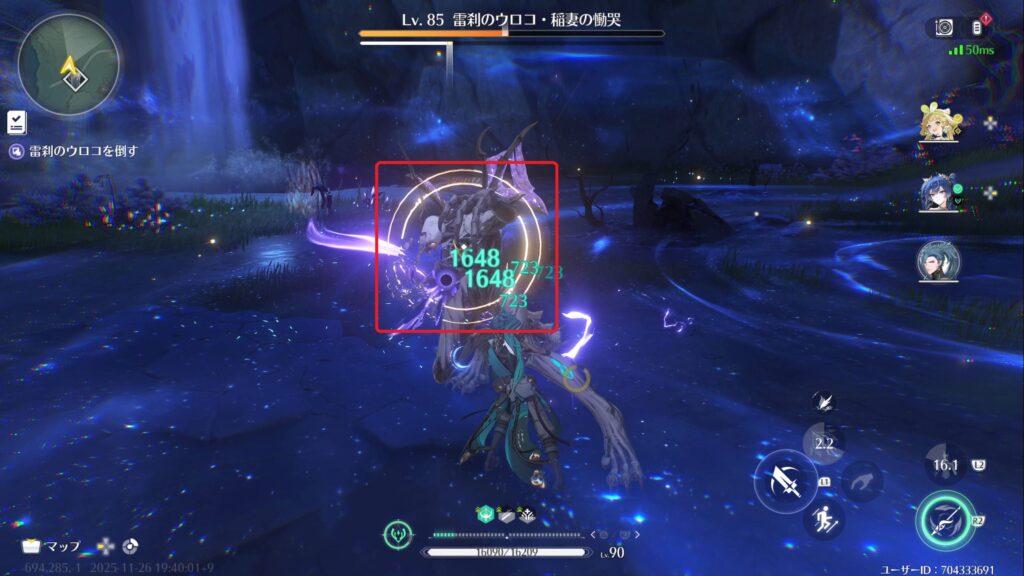
Task: Open the battery notification icon
Action: (x=977, y=27)
